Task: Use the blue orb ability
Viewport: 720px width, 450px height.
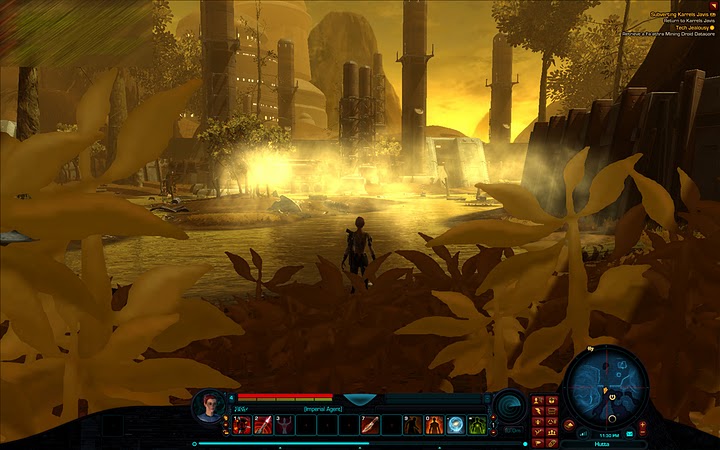Action: tap(456, 426)
